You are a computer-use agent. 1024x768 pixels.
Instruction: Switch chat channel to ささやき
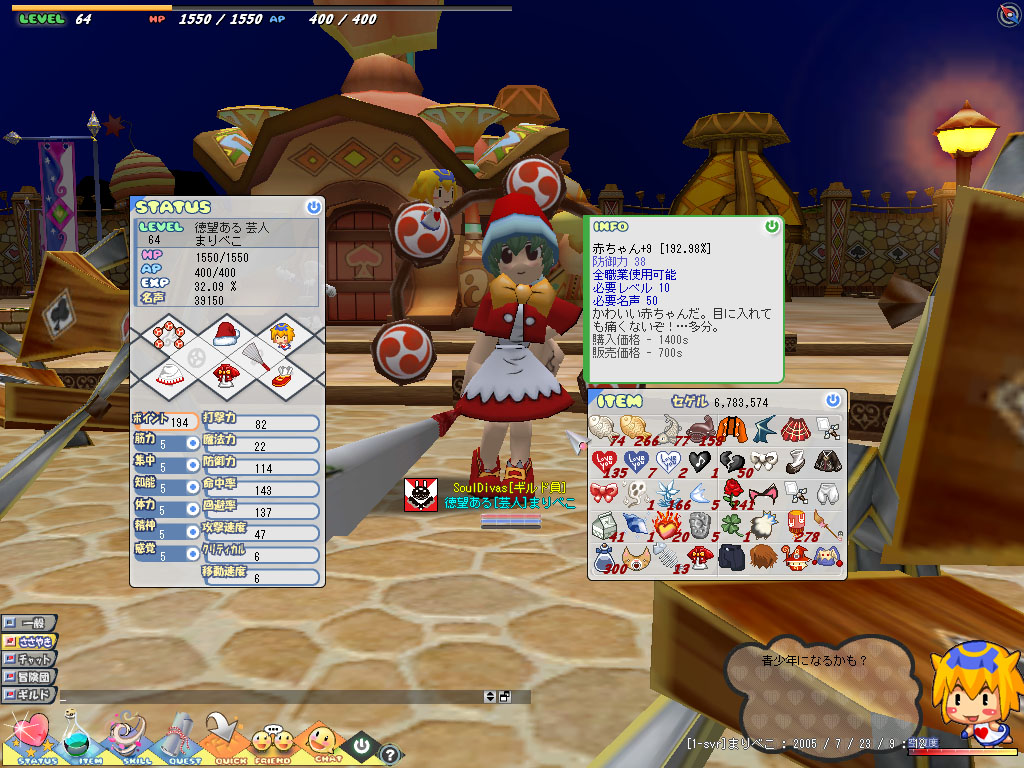[30, 641]
